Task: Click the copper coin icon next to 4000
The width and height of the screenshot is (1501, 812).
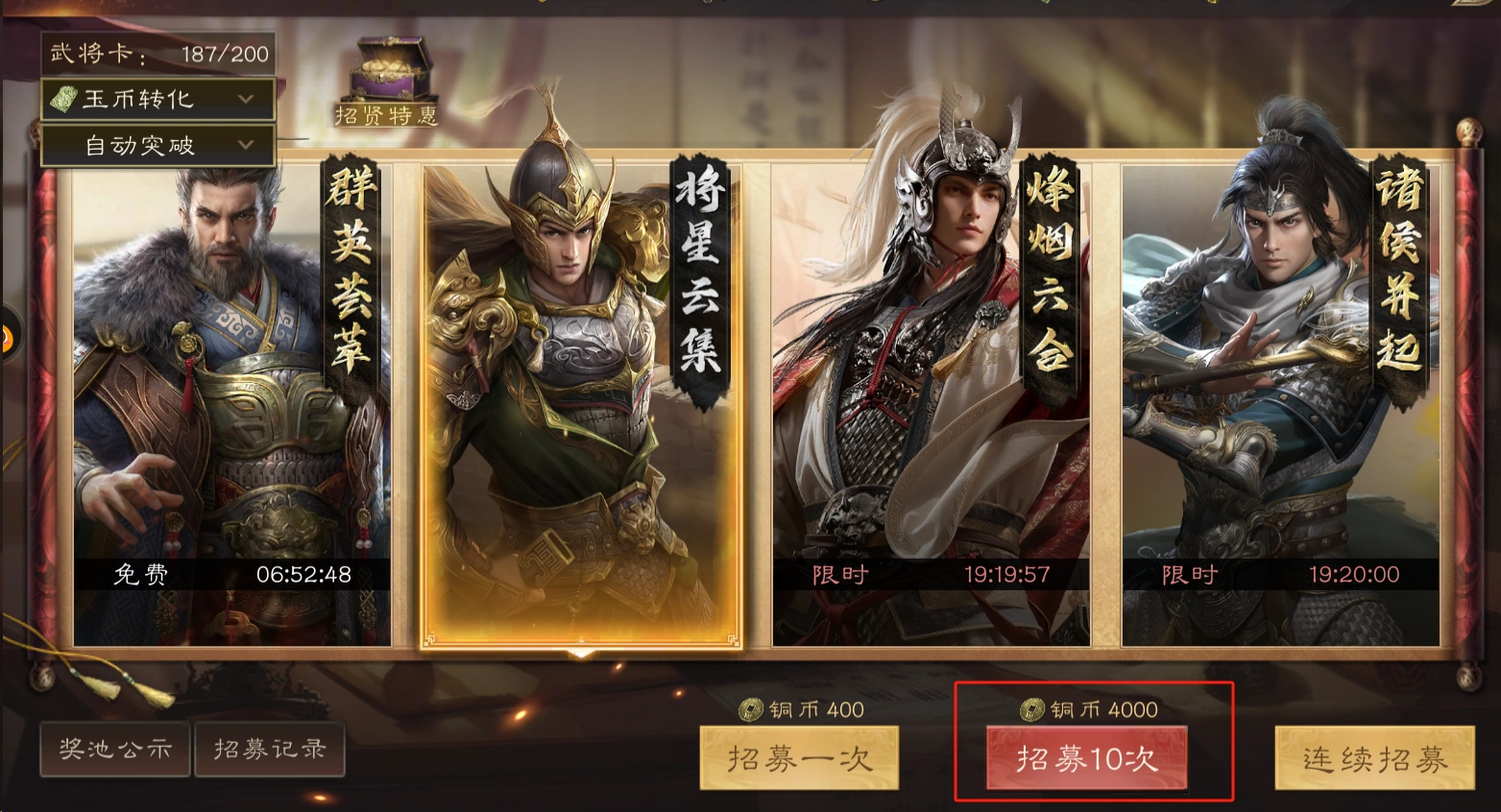Action: [x=1032, y=710]
